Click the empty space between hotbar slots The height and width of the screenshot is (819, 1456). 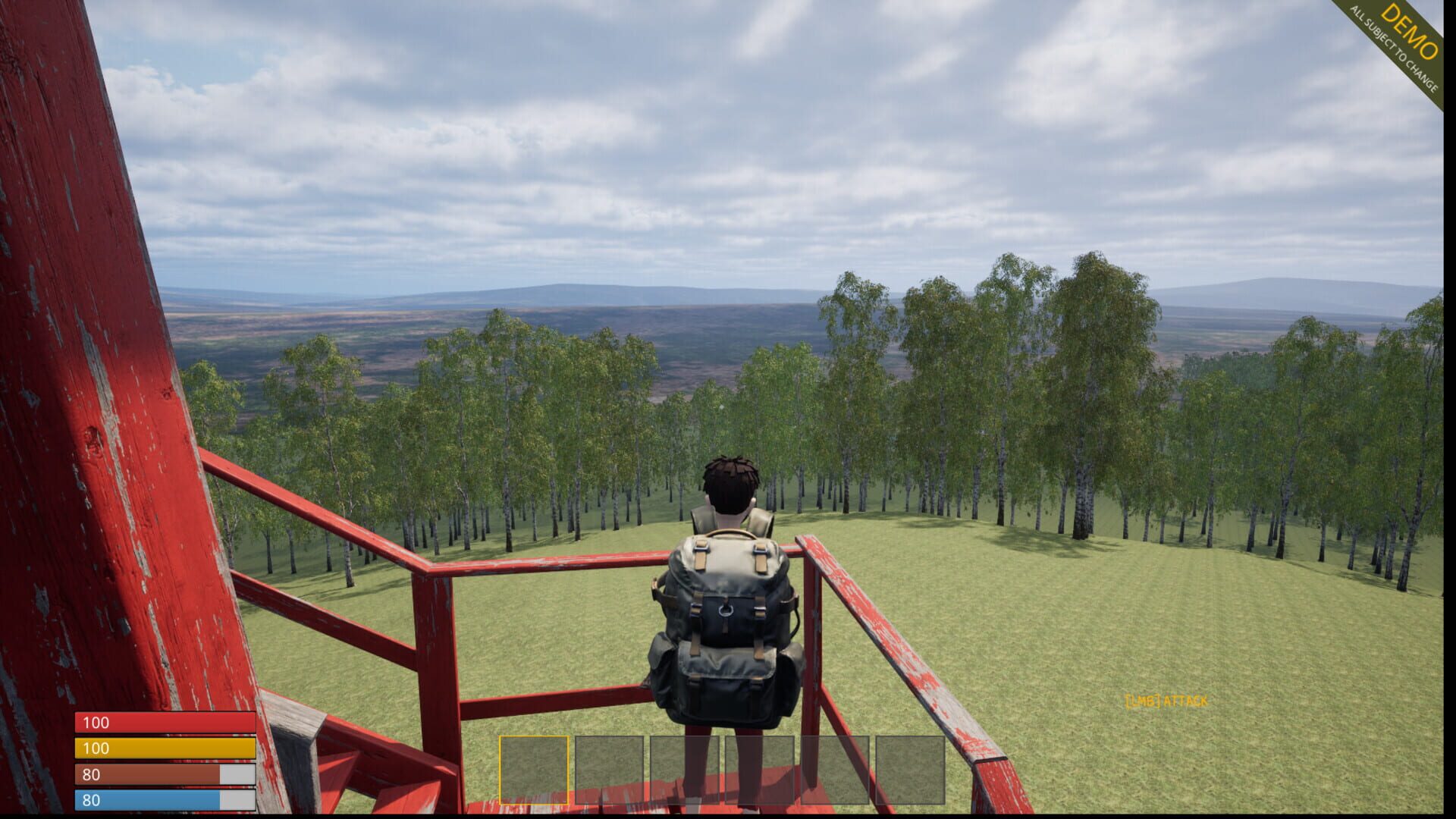tap(573, 770)
